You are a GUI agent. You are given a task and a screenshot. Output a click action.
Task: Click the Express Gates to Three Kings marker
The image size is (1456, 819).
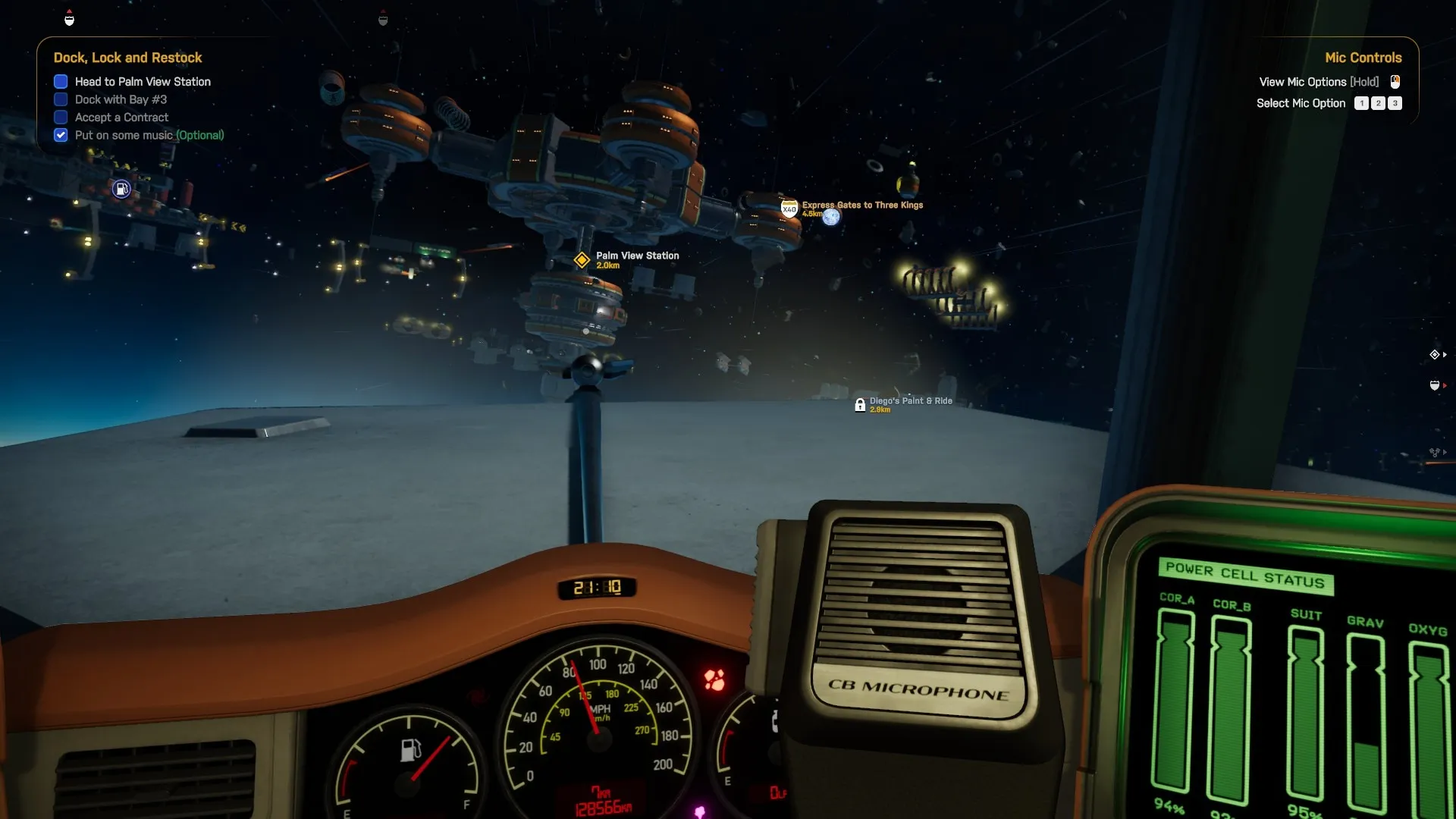tap(789, 209)
